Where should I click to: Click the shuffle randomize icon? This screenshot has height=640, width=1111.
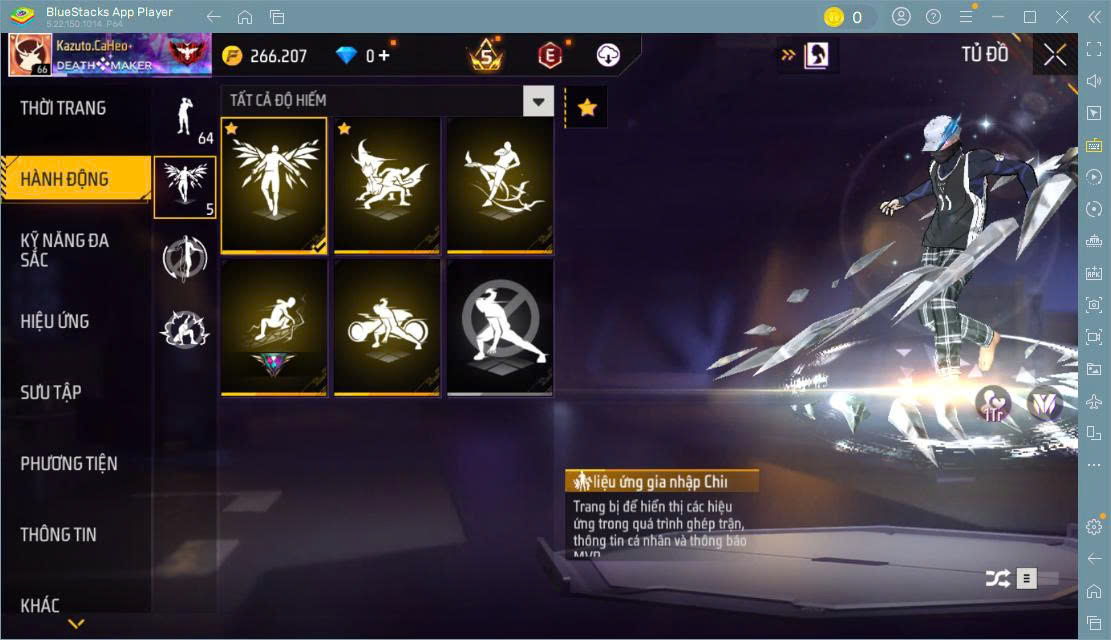pyautogui.click(x=997, y=578)
